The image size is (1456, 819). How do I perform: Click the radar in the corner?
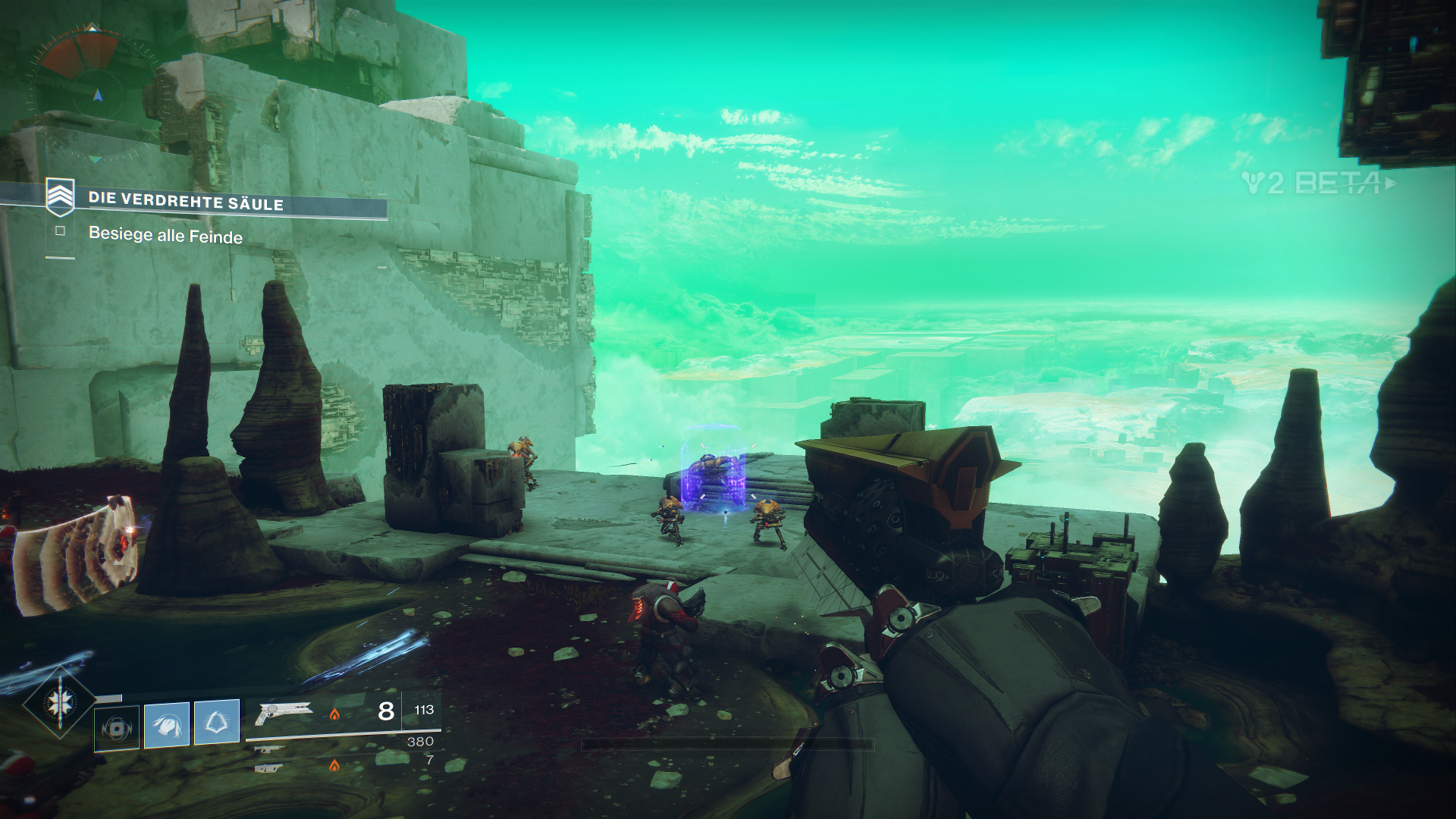click(95, 93)
